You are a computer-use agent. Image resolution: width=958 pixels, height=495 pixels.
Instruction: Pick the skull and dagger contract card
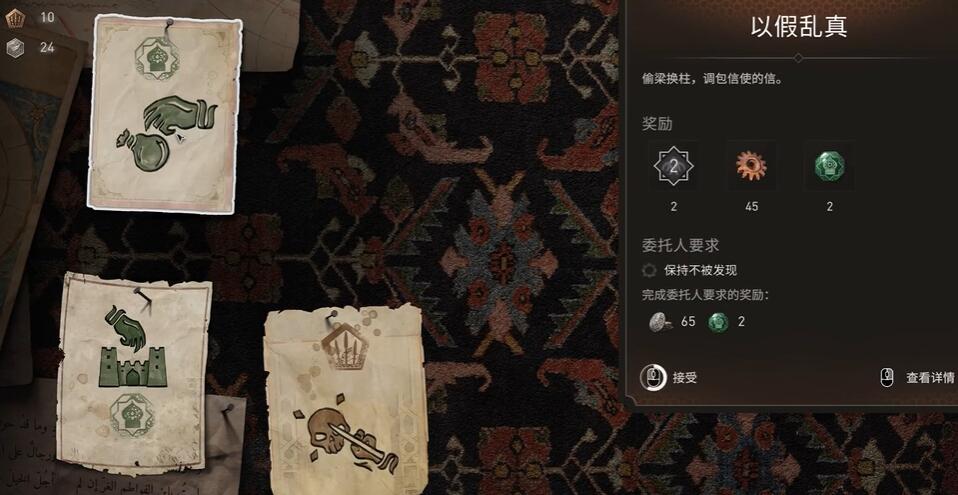coord(343,398)
